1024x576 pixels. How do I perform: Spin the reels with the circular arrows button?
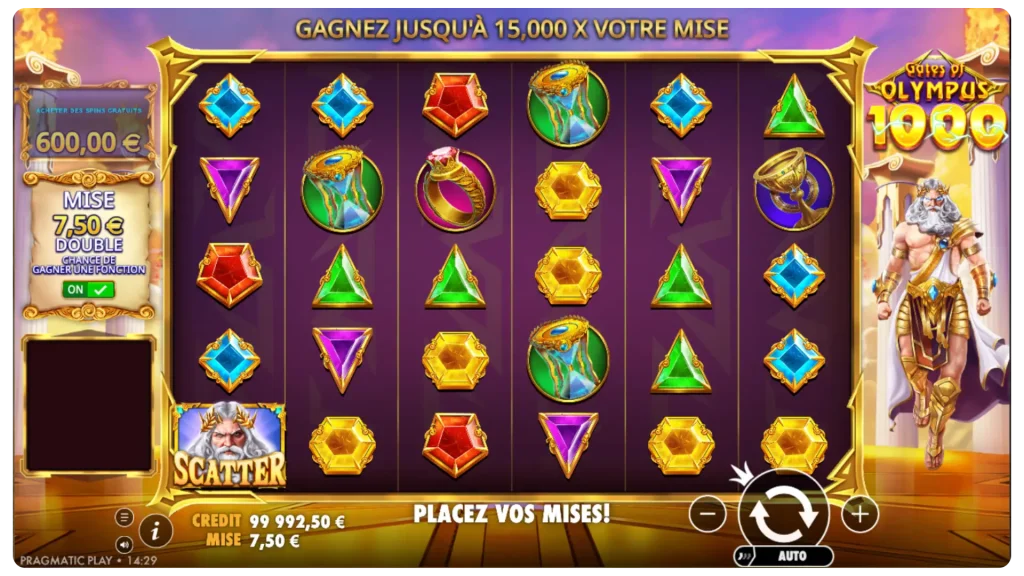783,514
